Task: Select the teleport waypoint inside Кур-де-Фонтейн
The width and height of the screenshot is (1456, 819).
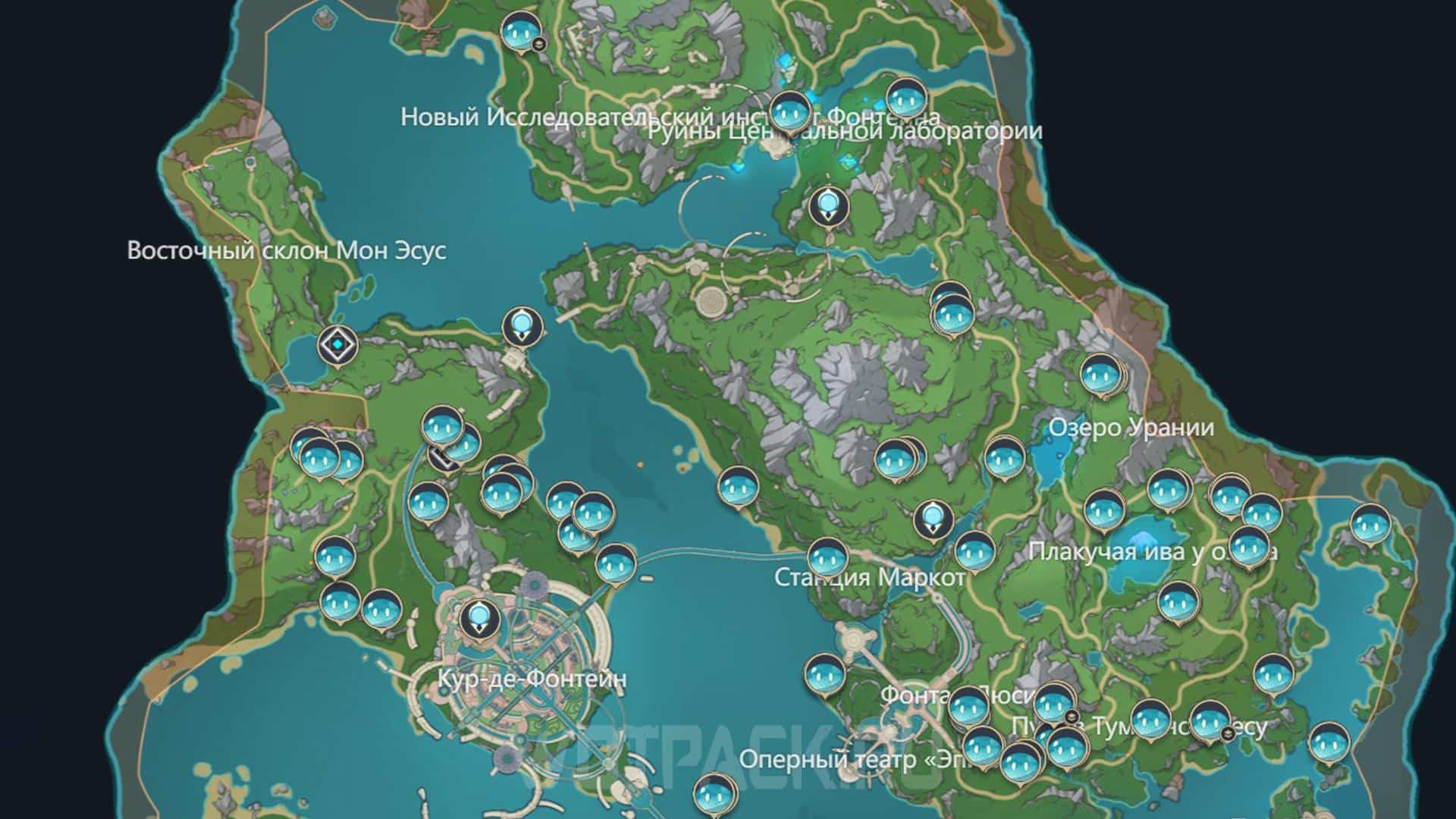Action: point(479,618)
